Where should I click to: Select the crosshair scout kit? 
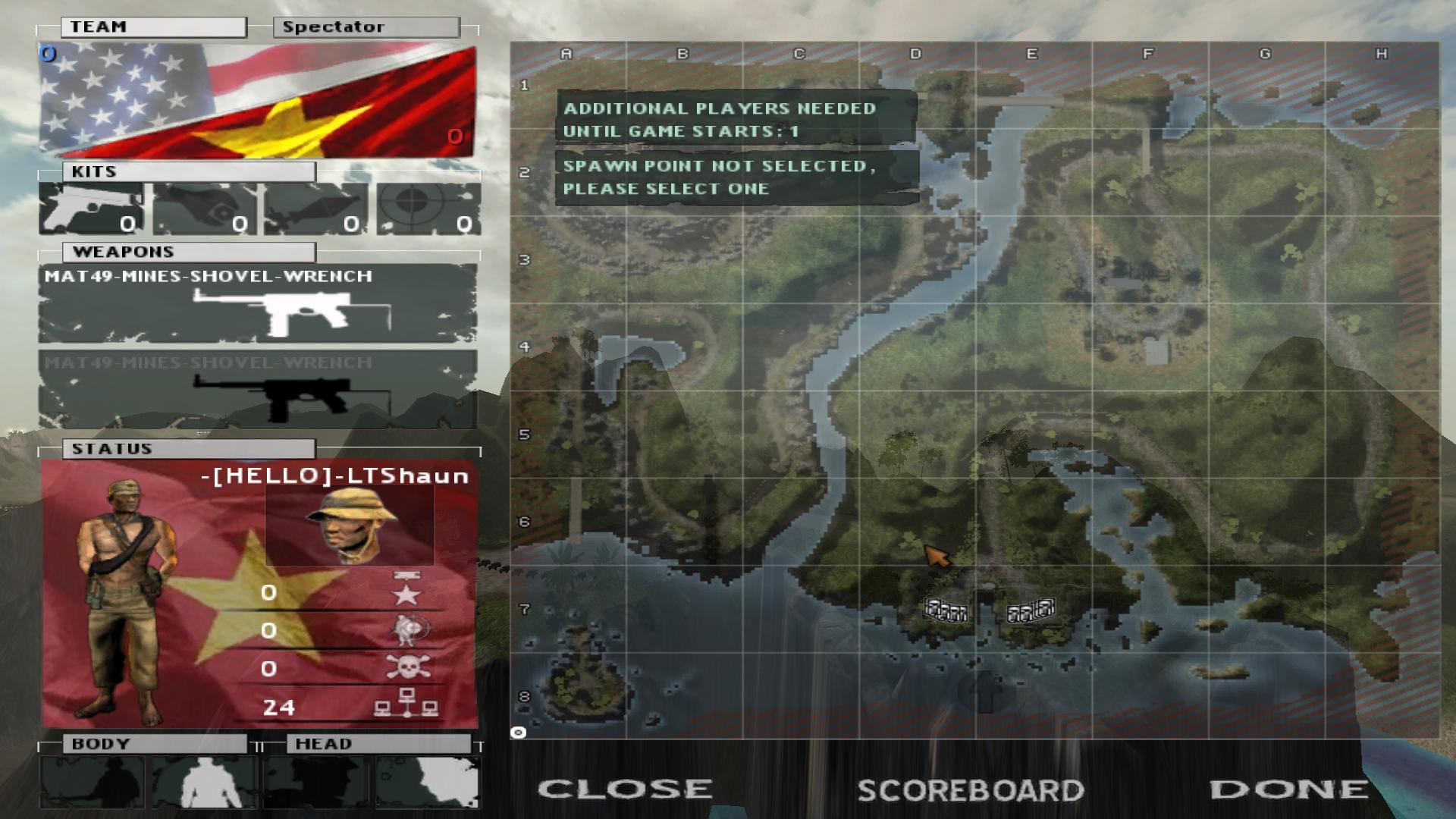click(428, 209)
